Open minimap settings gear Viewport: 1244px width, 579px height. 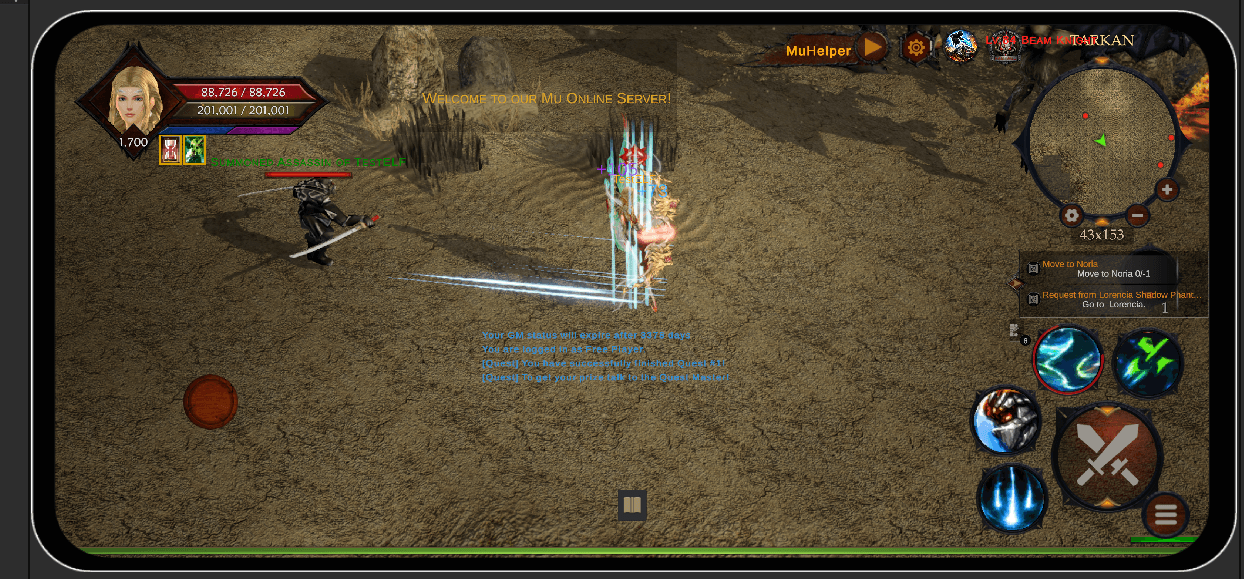1072,215
